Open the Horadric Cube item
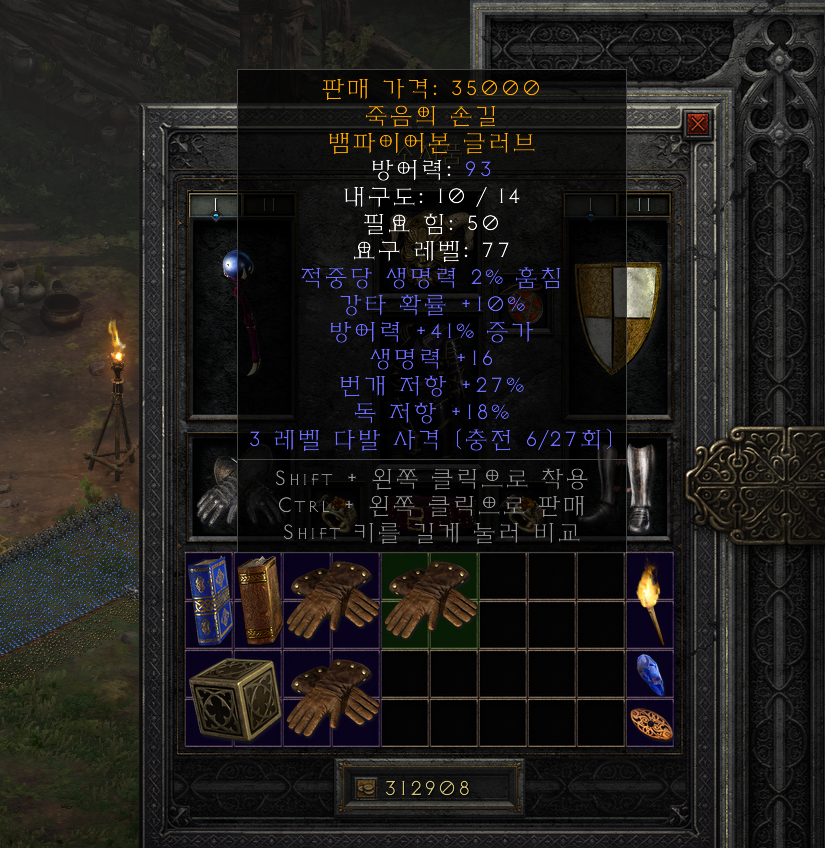Screen dimensions: 825x848 [233, 697]
